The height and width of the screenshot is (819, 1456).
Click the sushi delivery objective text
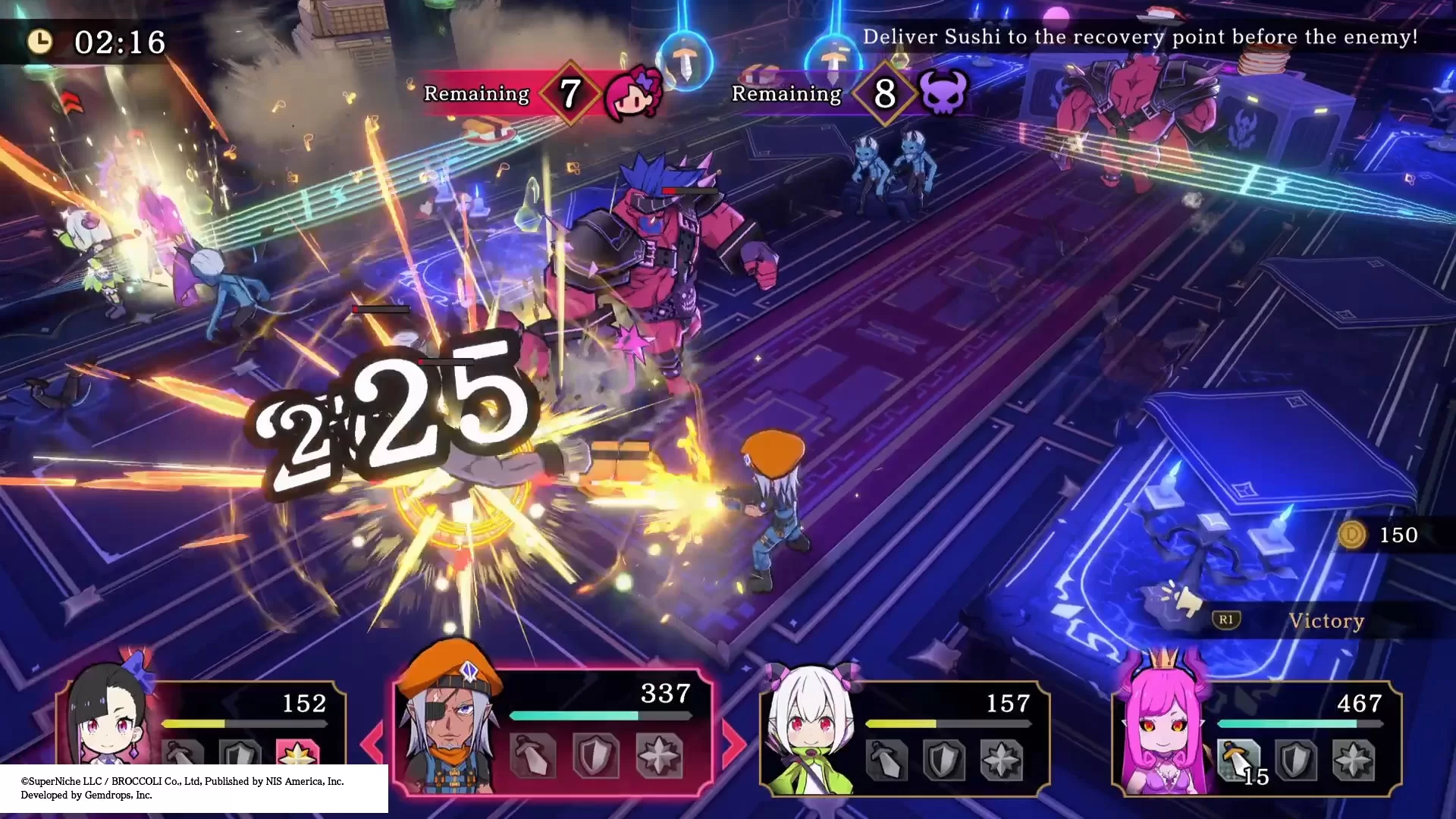coord(1140,37)
